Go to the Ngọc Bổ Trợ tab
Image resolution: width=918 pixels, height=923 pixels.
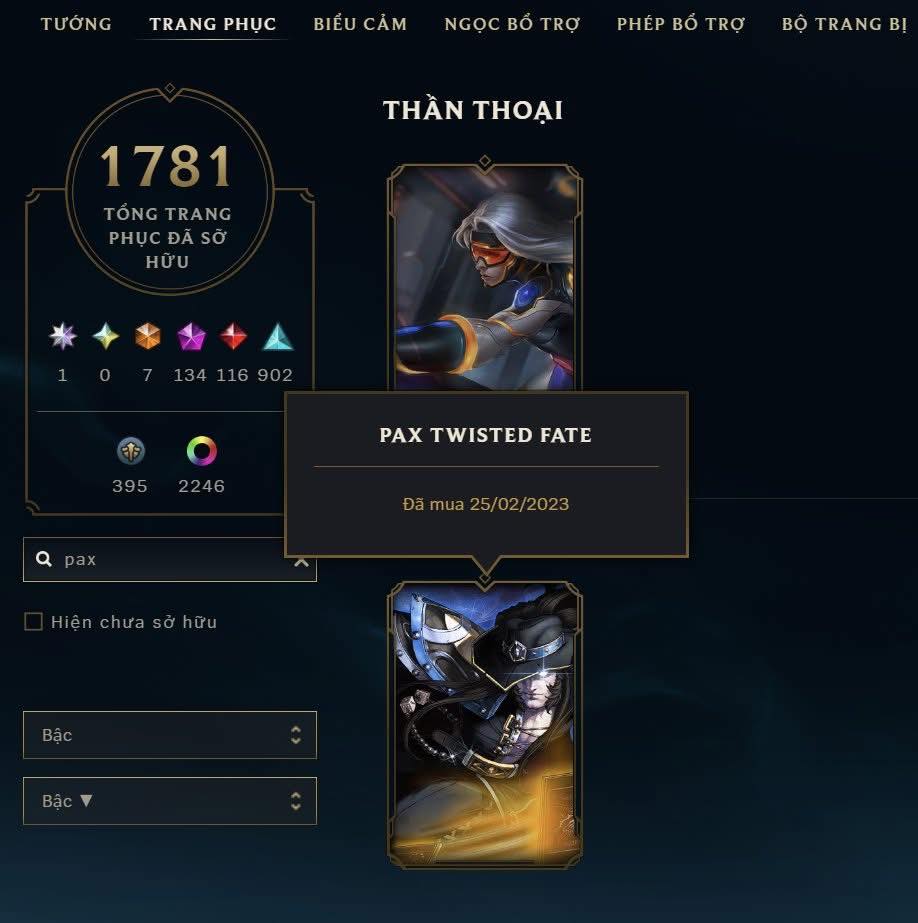pyautogui.click(x=512, y=24)
